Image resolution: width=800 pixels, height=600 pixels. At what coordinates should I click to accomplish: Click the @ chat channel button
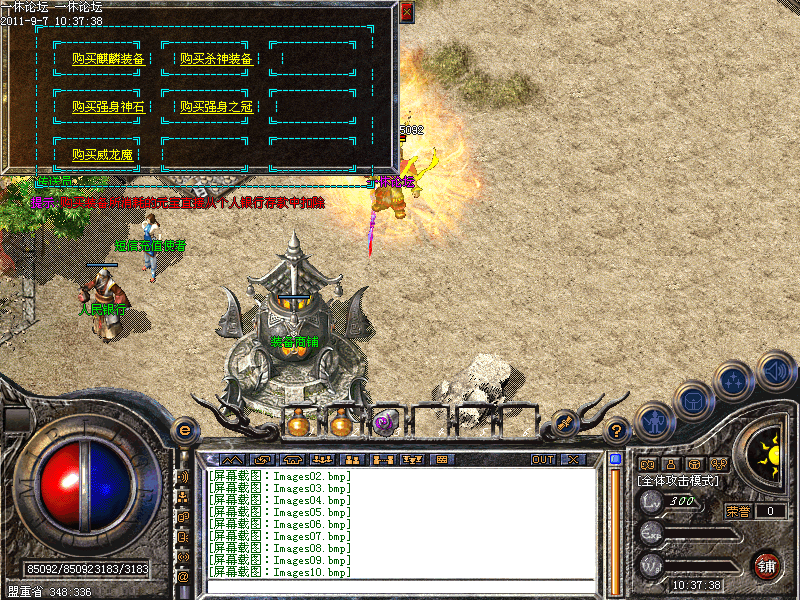point(183,576)
